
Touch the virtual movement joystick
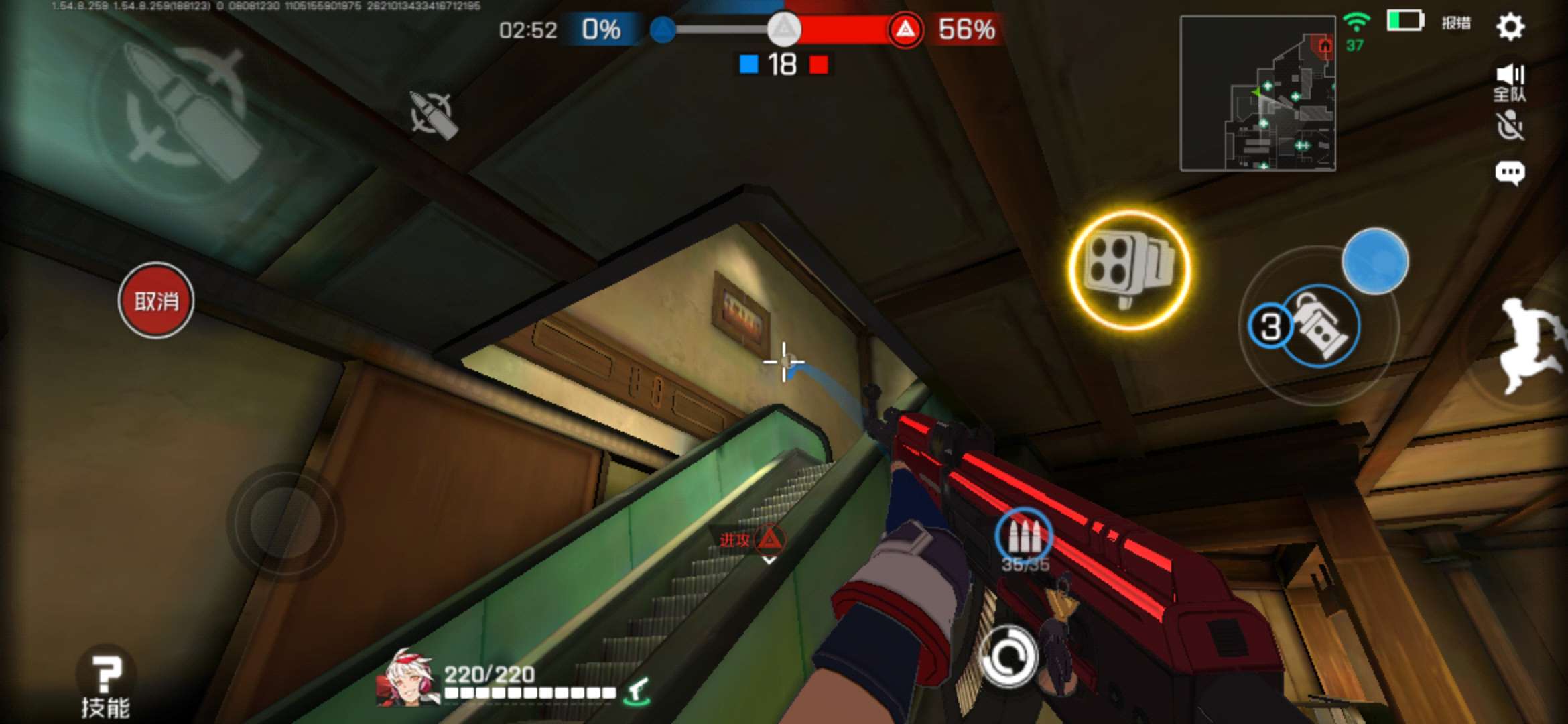click(x=285, y=522)
